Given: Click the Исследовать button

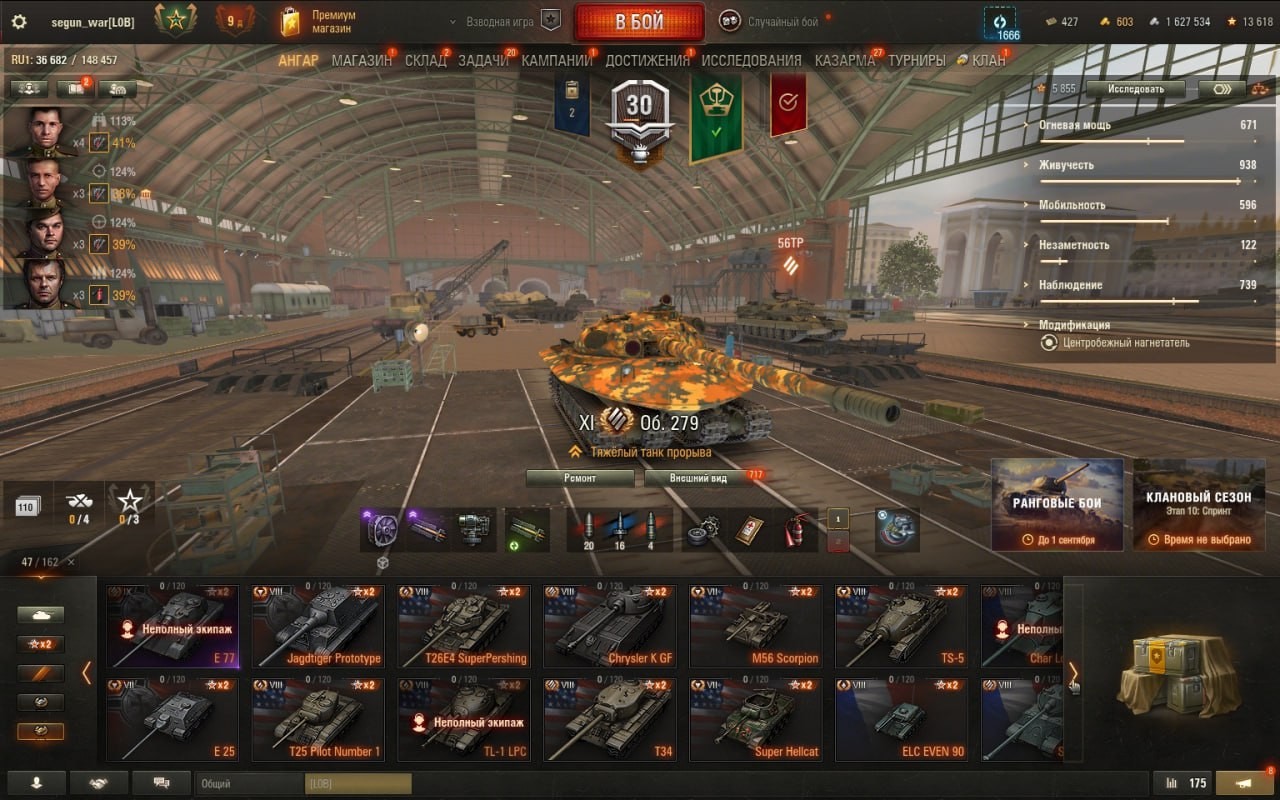Looking at the screenshot, I should pos(1136,89).
